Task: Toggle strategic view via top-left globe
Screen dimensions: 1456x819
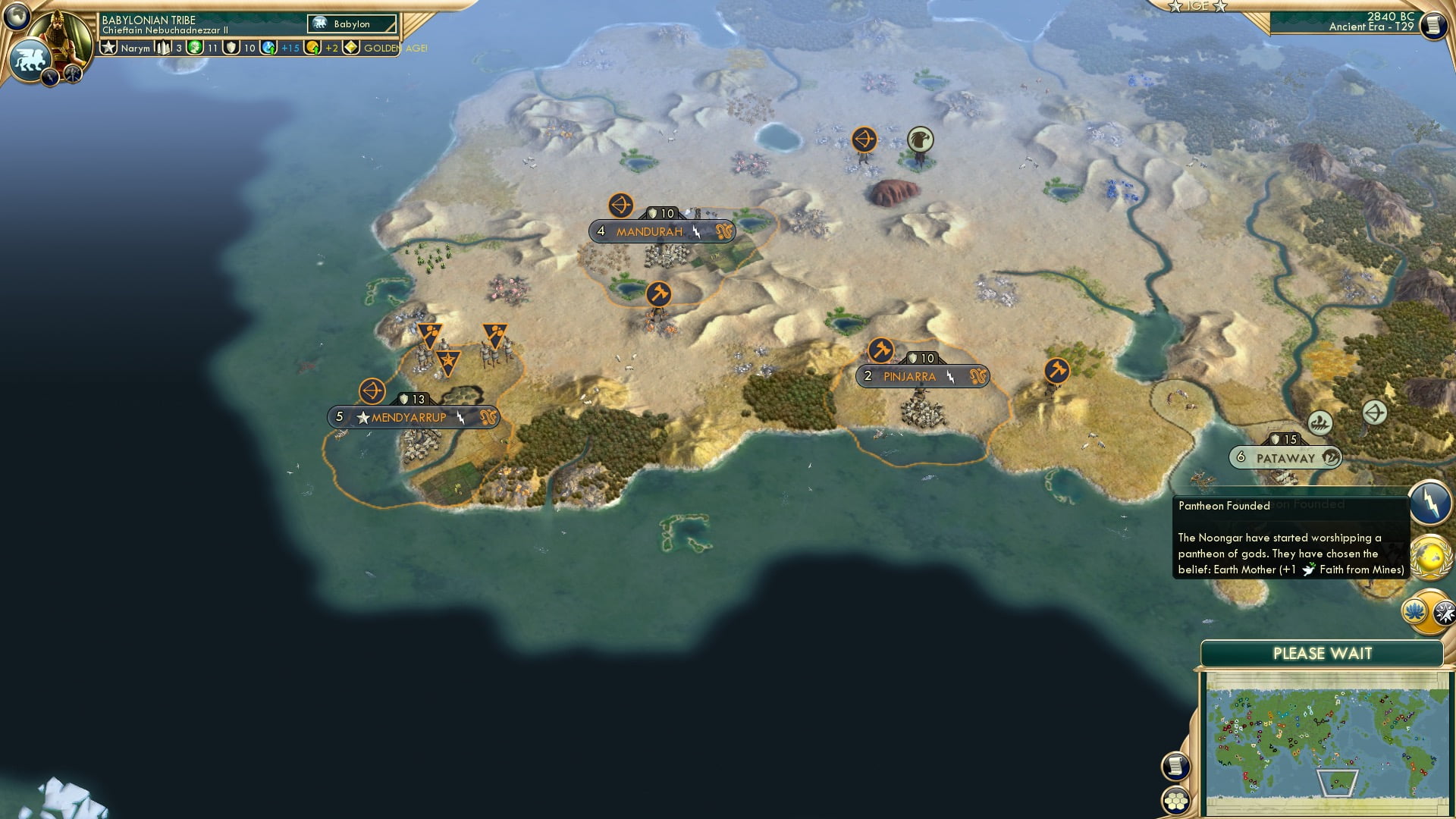Action: point(17,16)
